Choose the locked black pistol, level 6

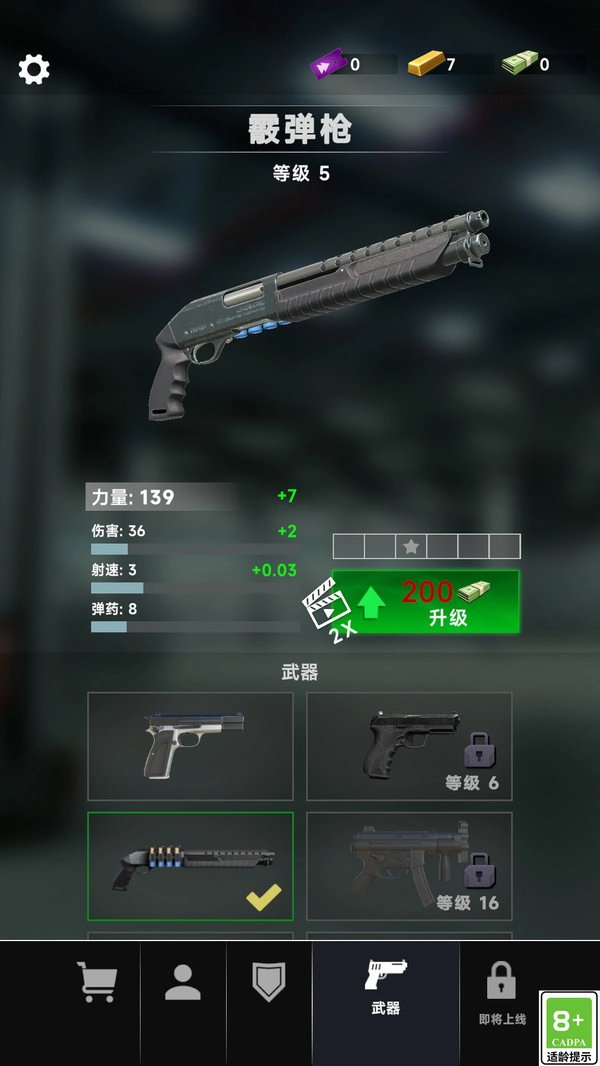point(409,745)
